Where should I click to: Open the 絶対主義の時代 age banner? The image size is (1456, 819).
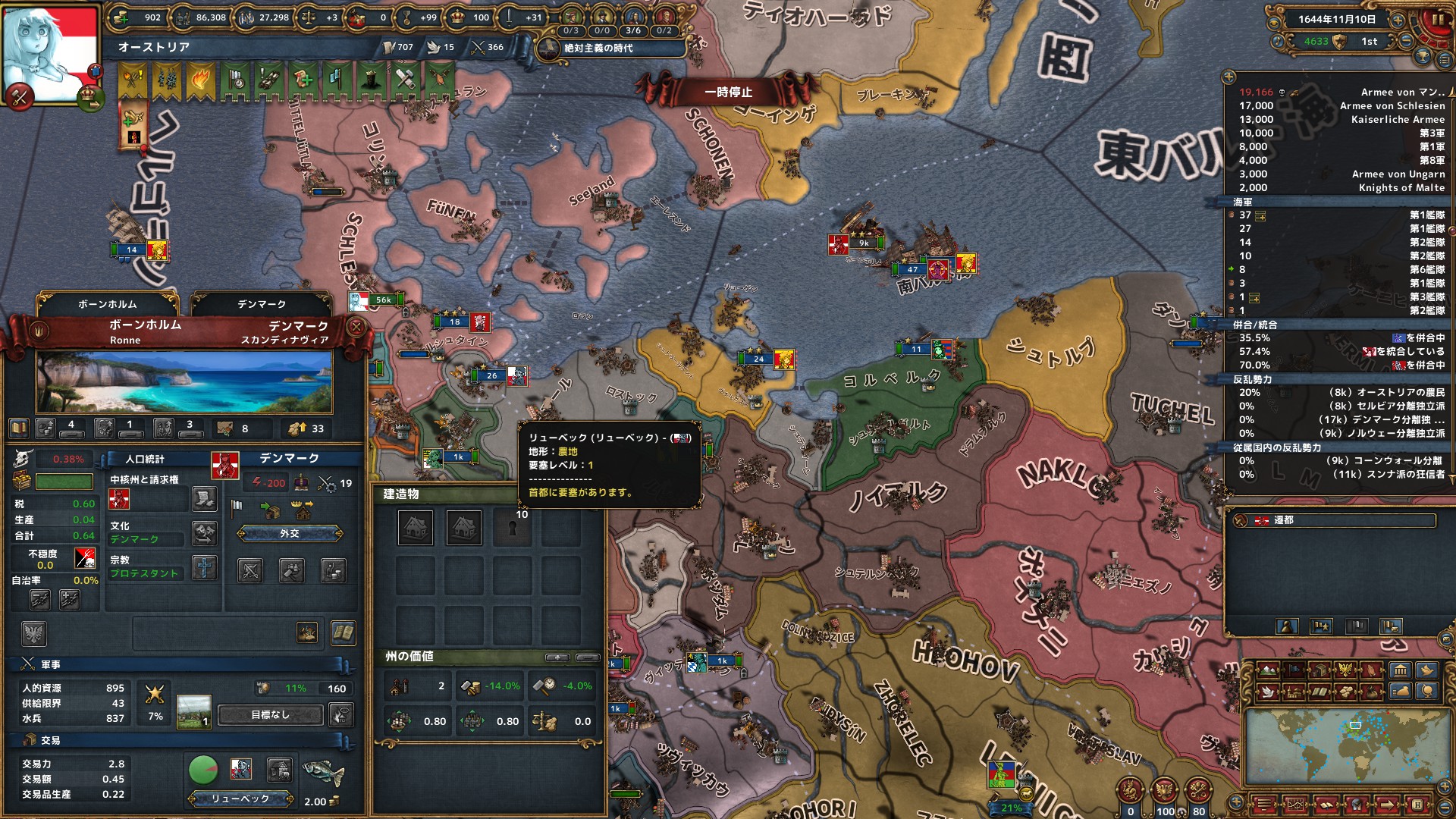(x=598, y=49)
